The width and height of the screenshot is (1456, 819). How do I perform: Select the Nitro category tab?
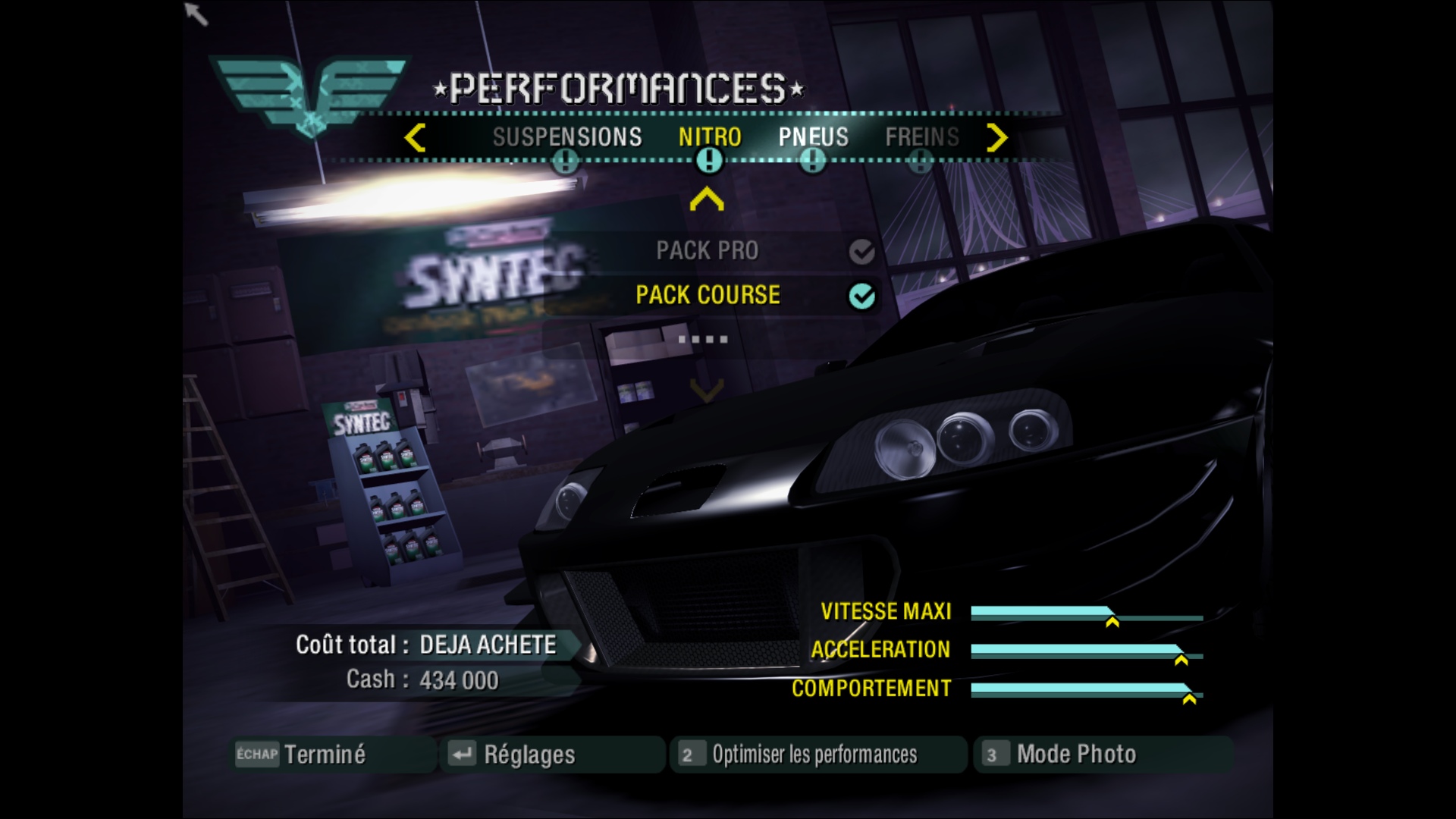click(709, 137)
